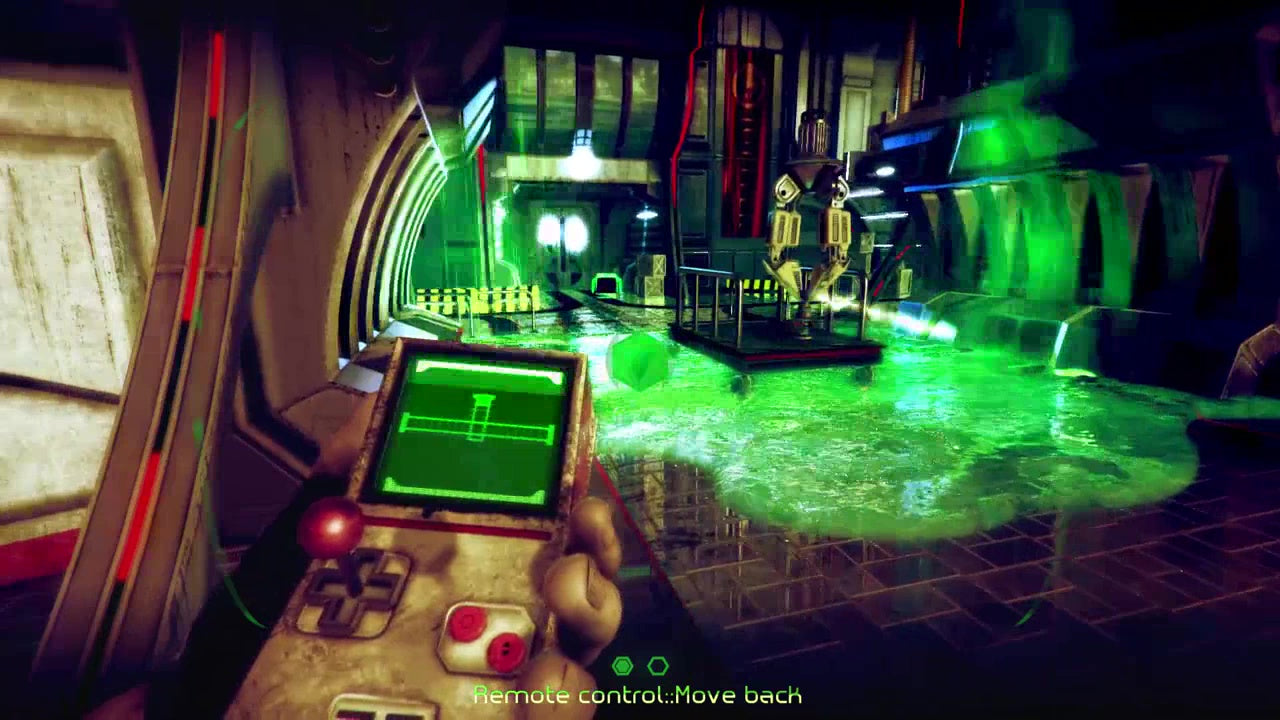Select the Remote control::Move back prompt

[x=640, y=692]
